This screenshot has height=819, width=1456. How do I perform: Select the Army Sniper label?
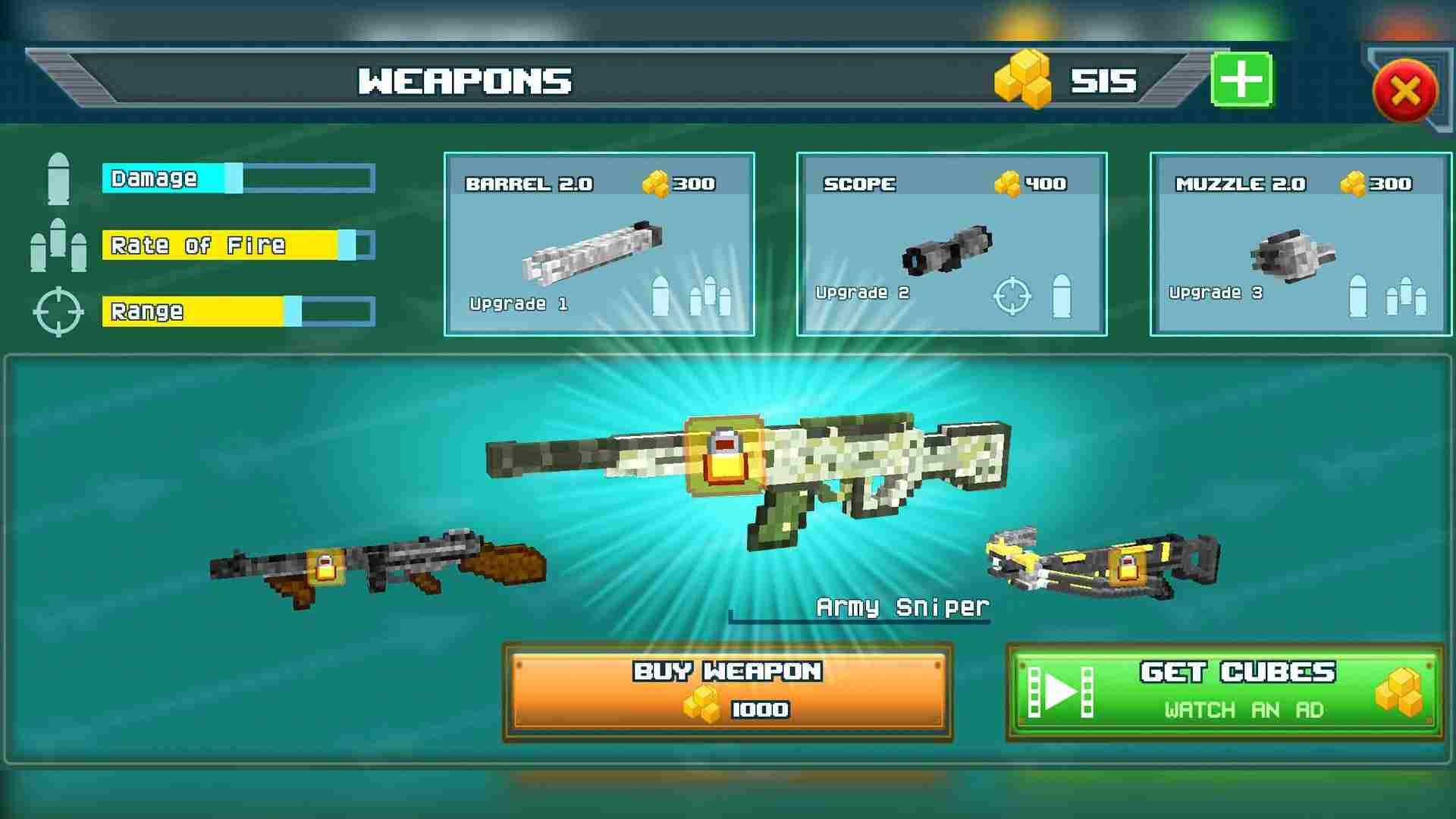[902, 607]
